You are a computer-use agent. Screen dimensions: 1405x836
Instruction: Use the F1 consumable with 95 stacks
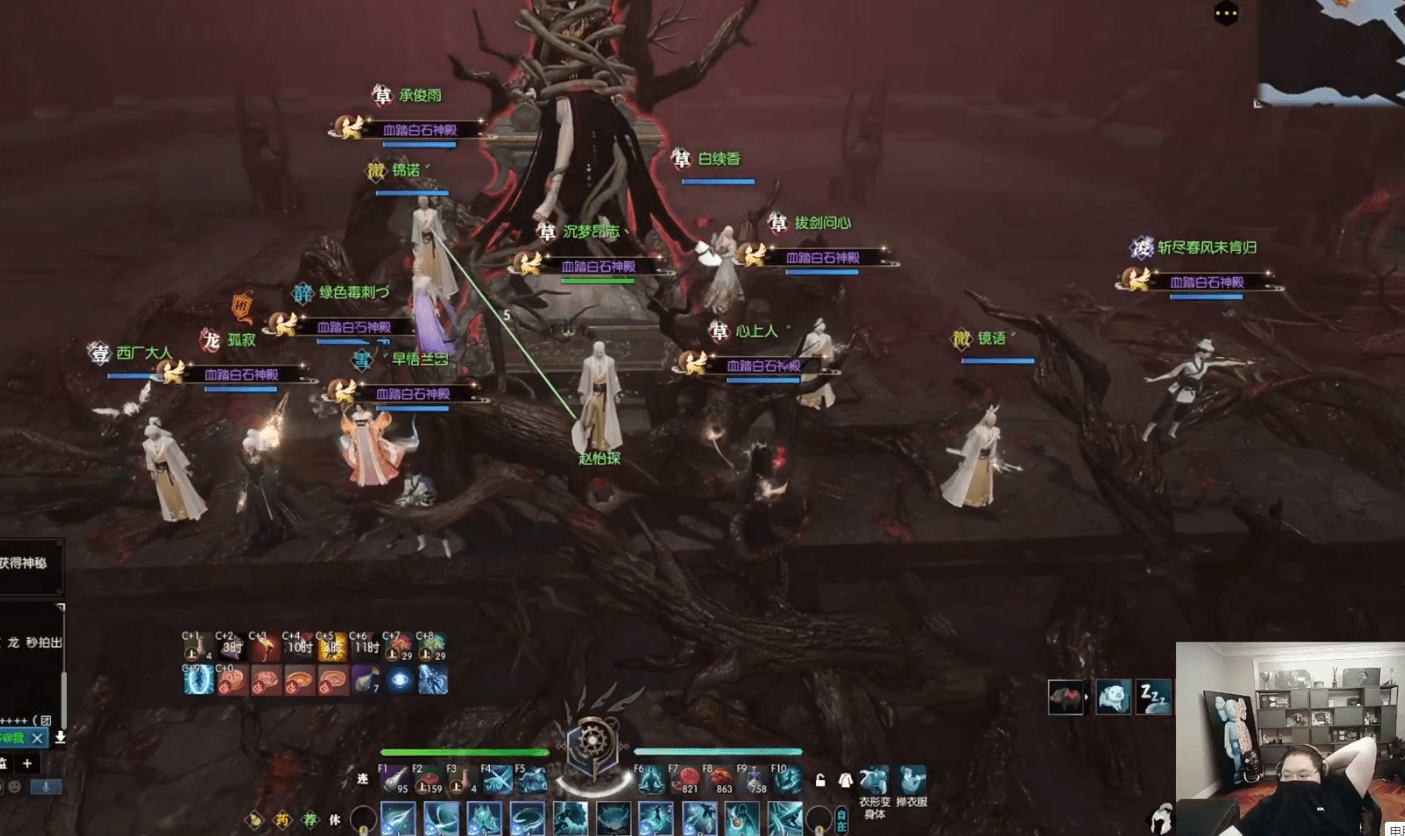pyautogui.click(x=394, y=781)
